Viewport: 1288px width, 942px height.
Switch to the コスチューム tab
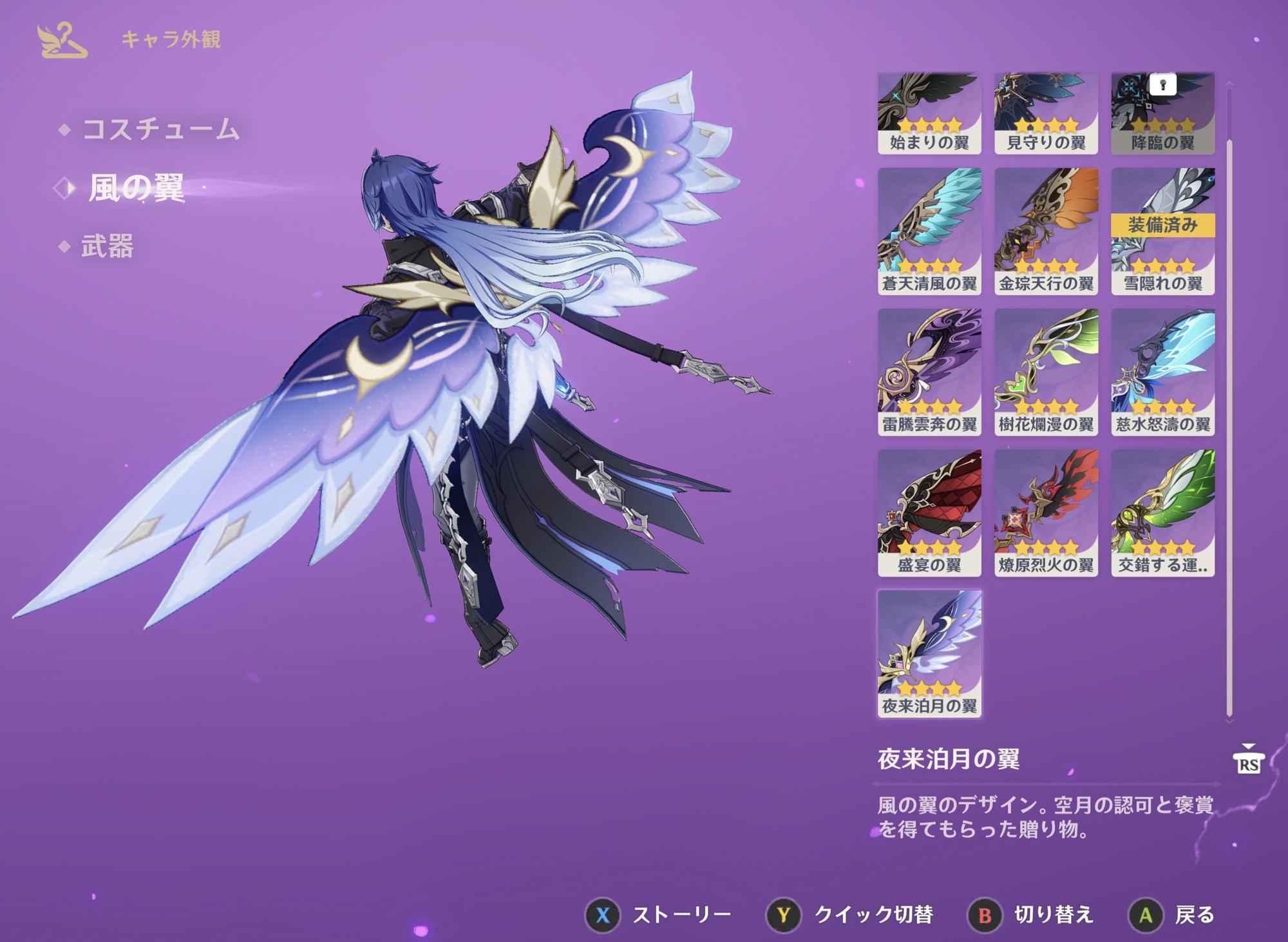pos(160,130)
